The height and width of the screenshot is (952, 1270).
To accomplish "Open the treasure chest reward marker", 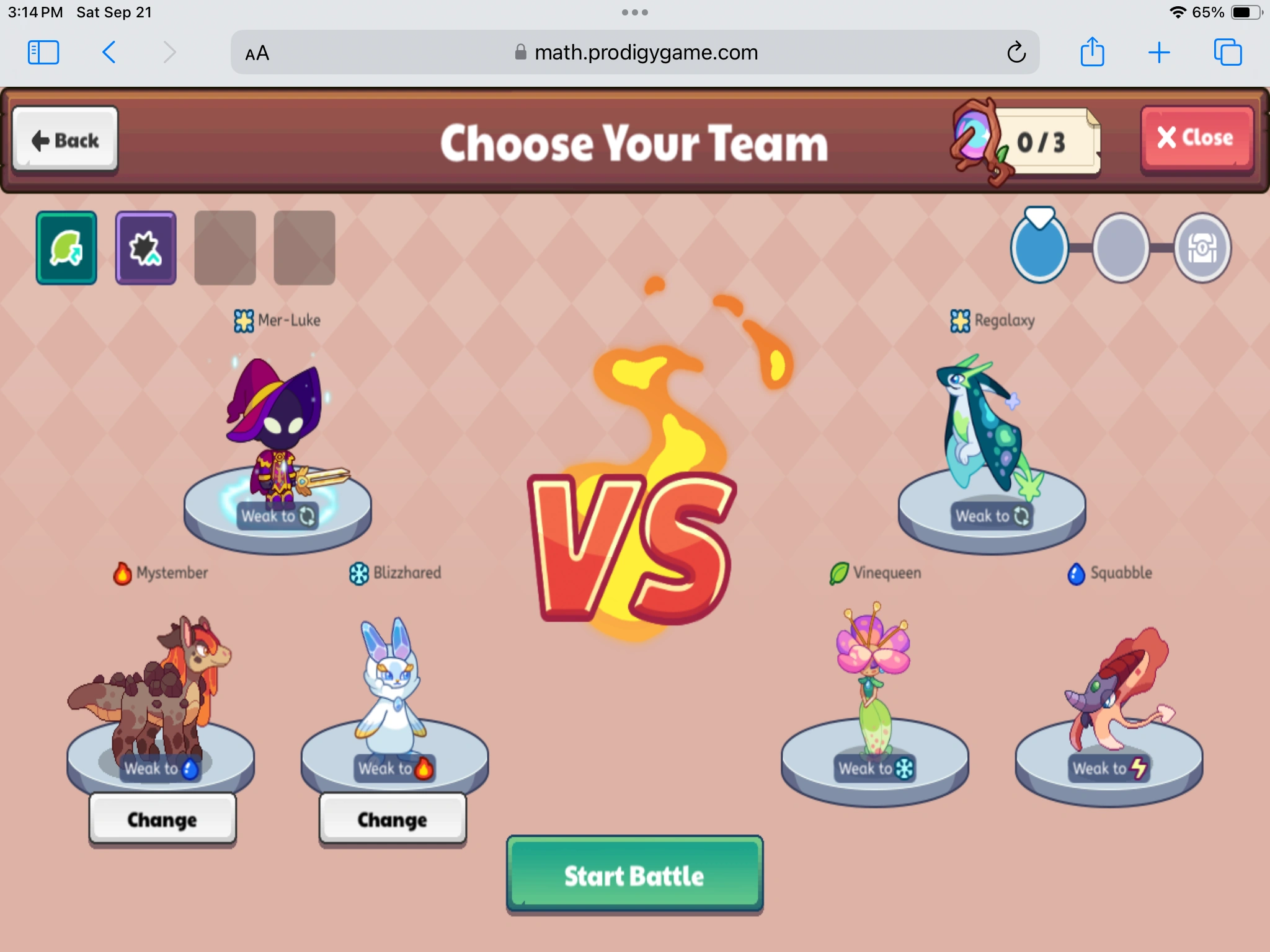I will pyautogui.click(x=1202, y=247).
